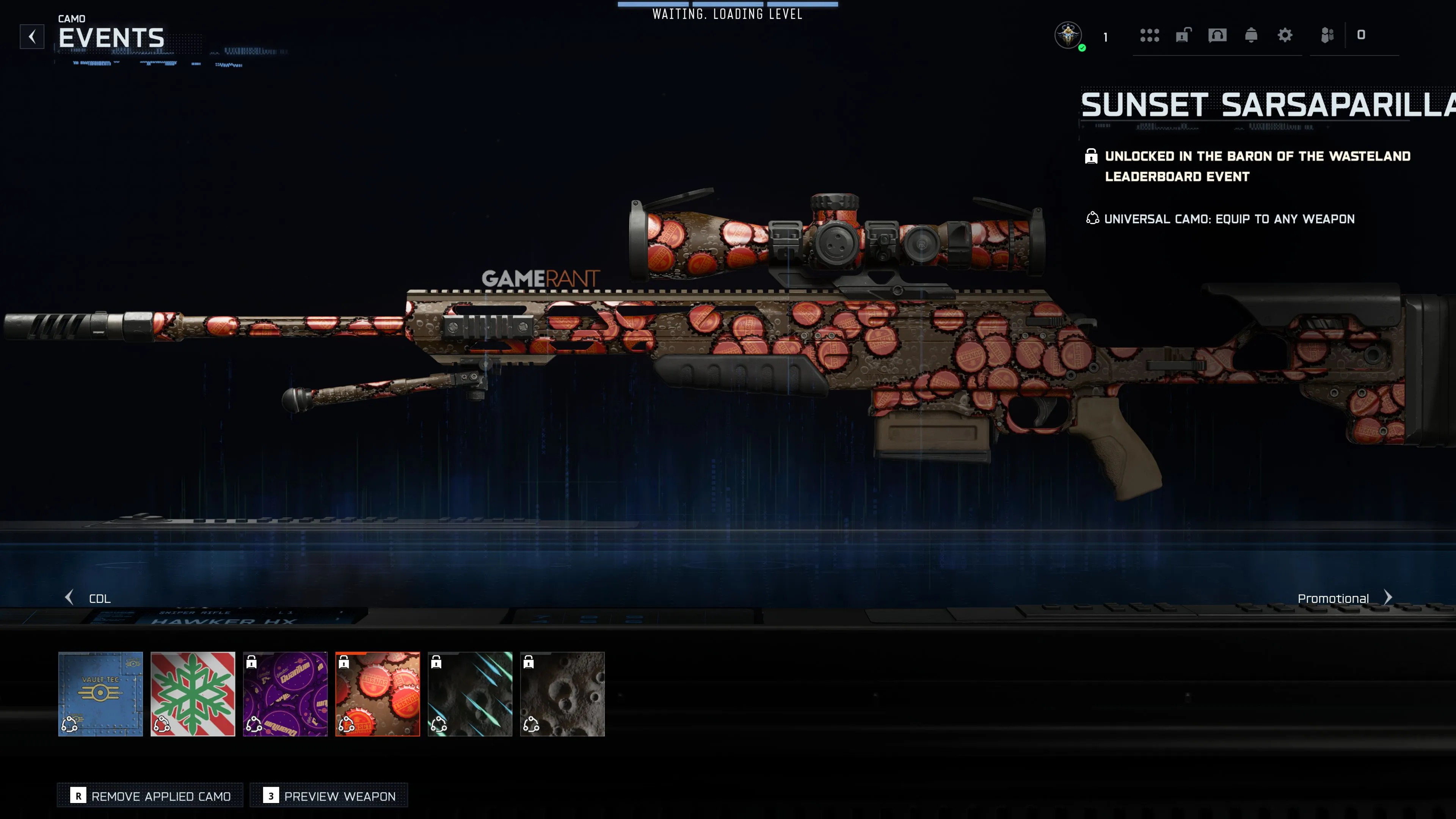Choose the green snowflake candy-stripe camo
This screenshot has height=819, width=1456.
(193, 693)
